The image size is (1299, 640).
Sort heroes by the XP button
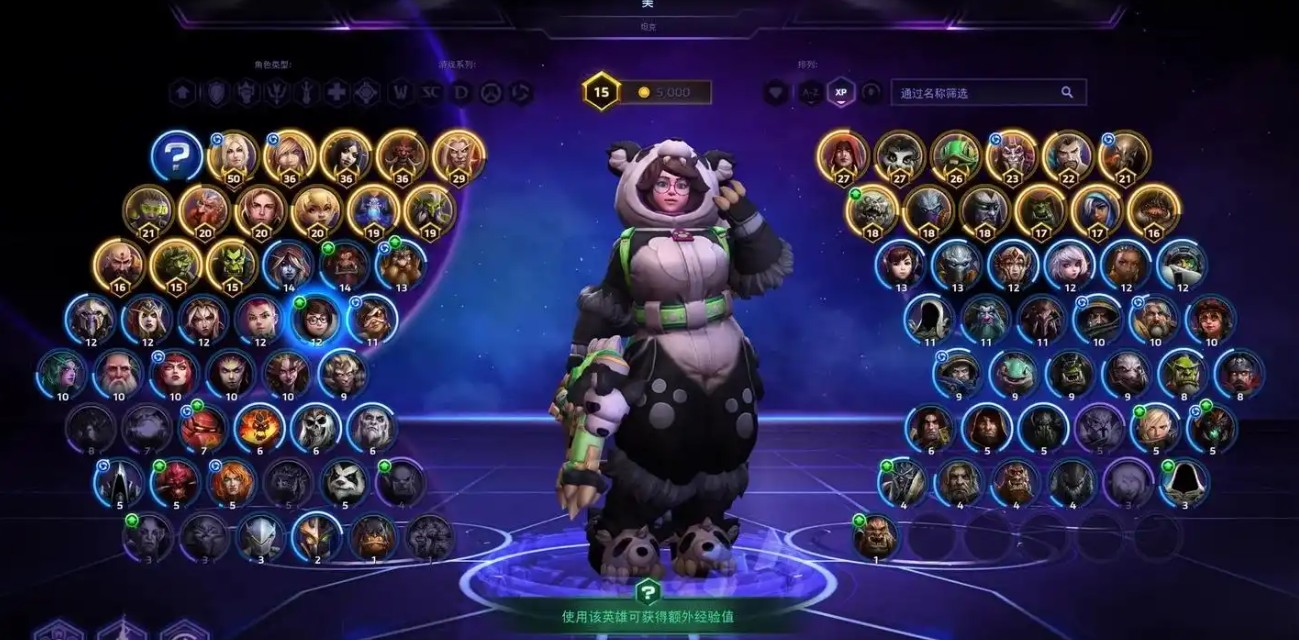coord(841,93)
